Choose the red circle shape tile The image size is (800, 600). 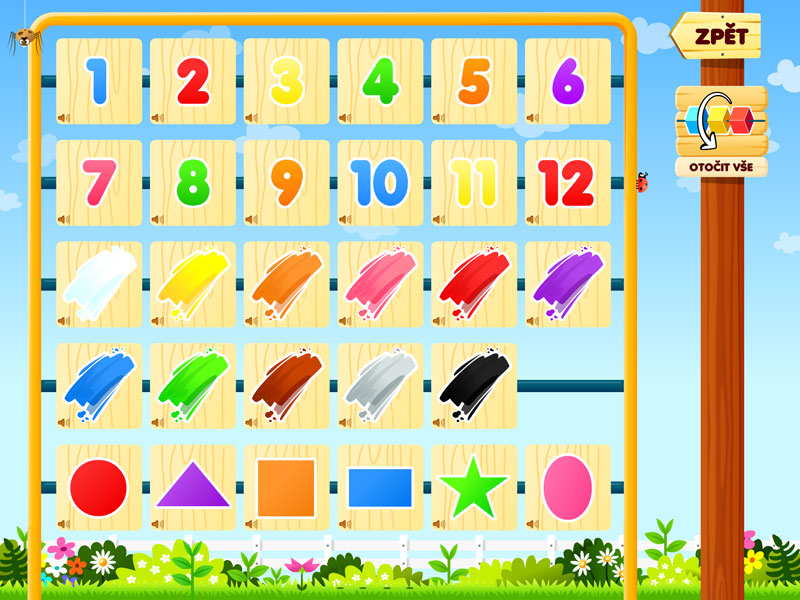pyautogui.click(x=98, y=487)
